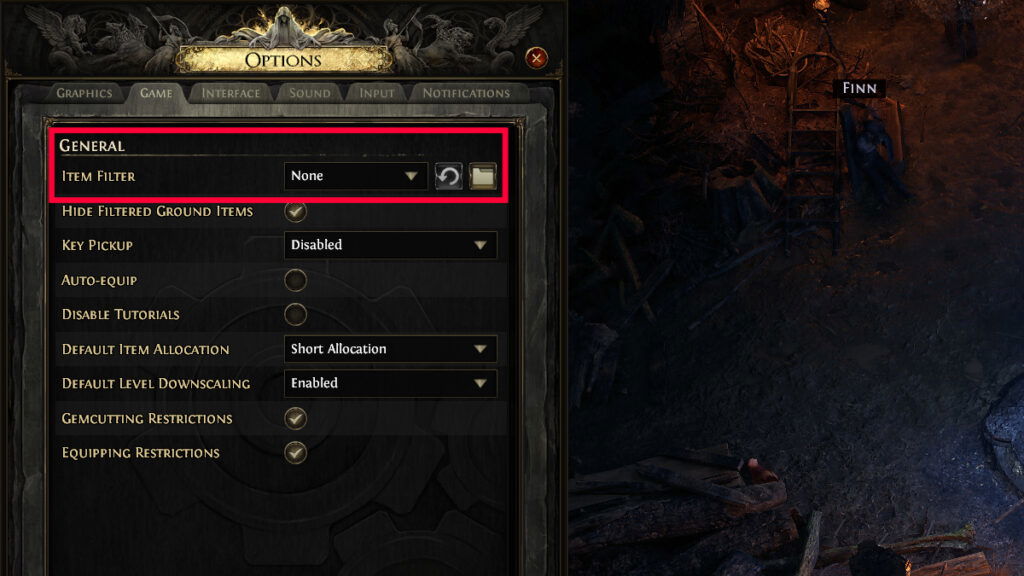The width and height of the screenshot is (1024, 576).
Task: Select the Game tab
Action: (x=156, y=93)
